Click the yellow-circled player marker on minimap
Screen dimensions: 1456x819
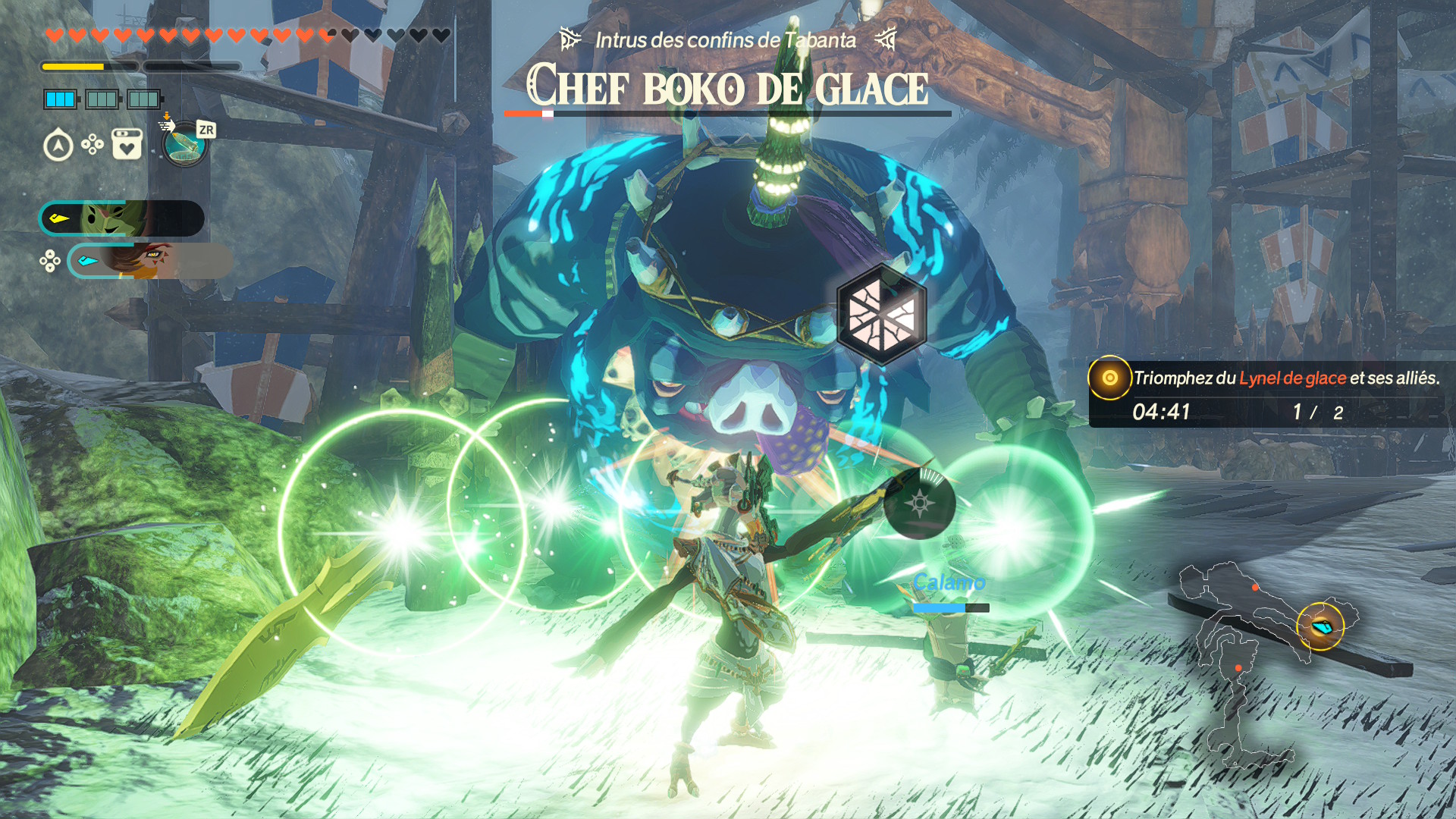[x=1320, y=626]
